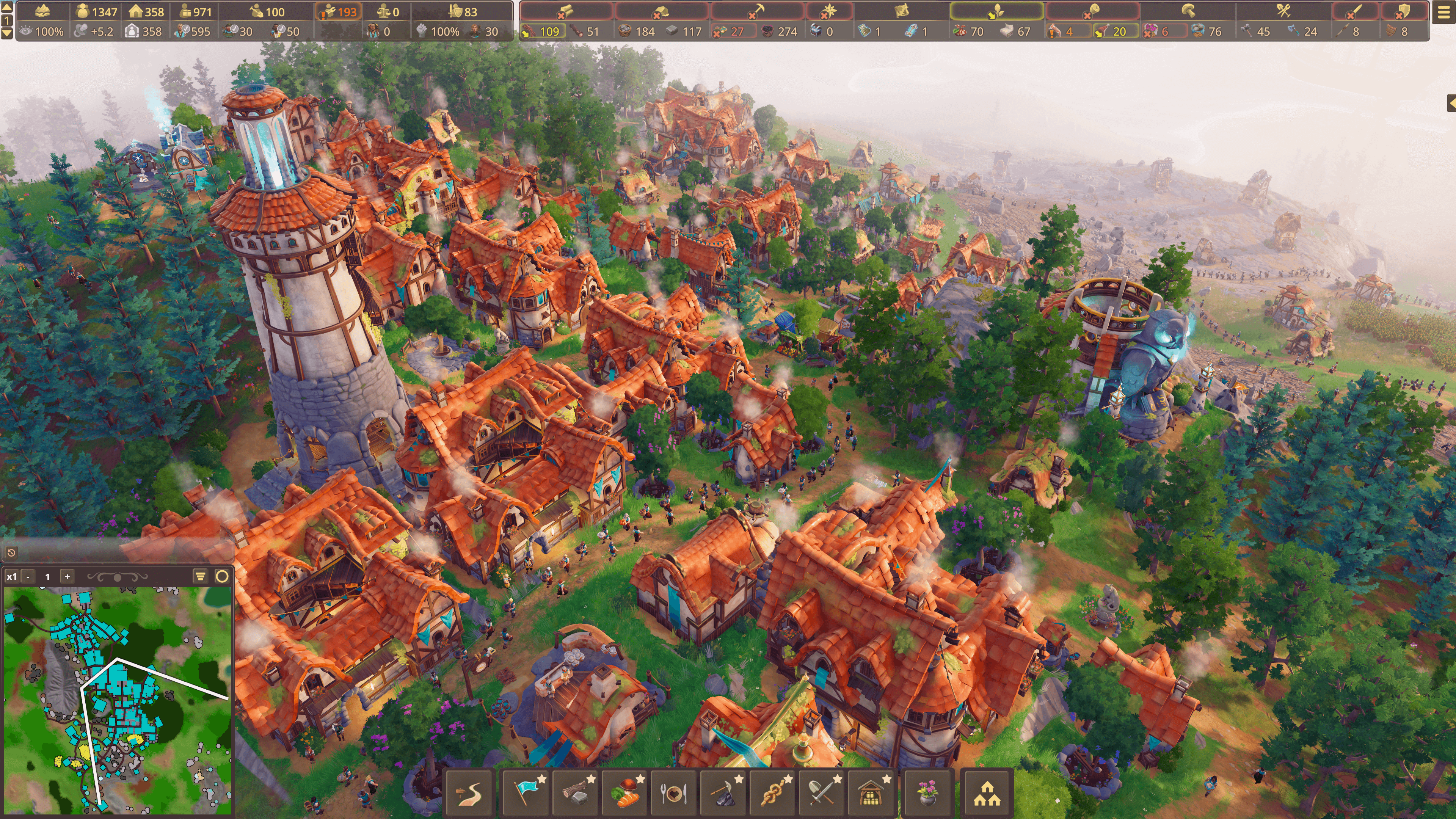Click the orange 193 worker alert

click(x=340, y=12)
